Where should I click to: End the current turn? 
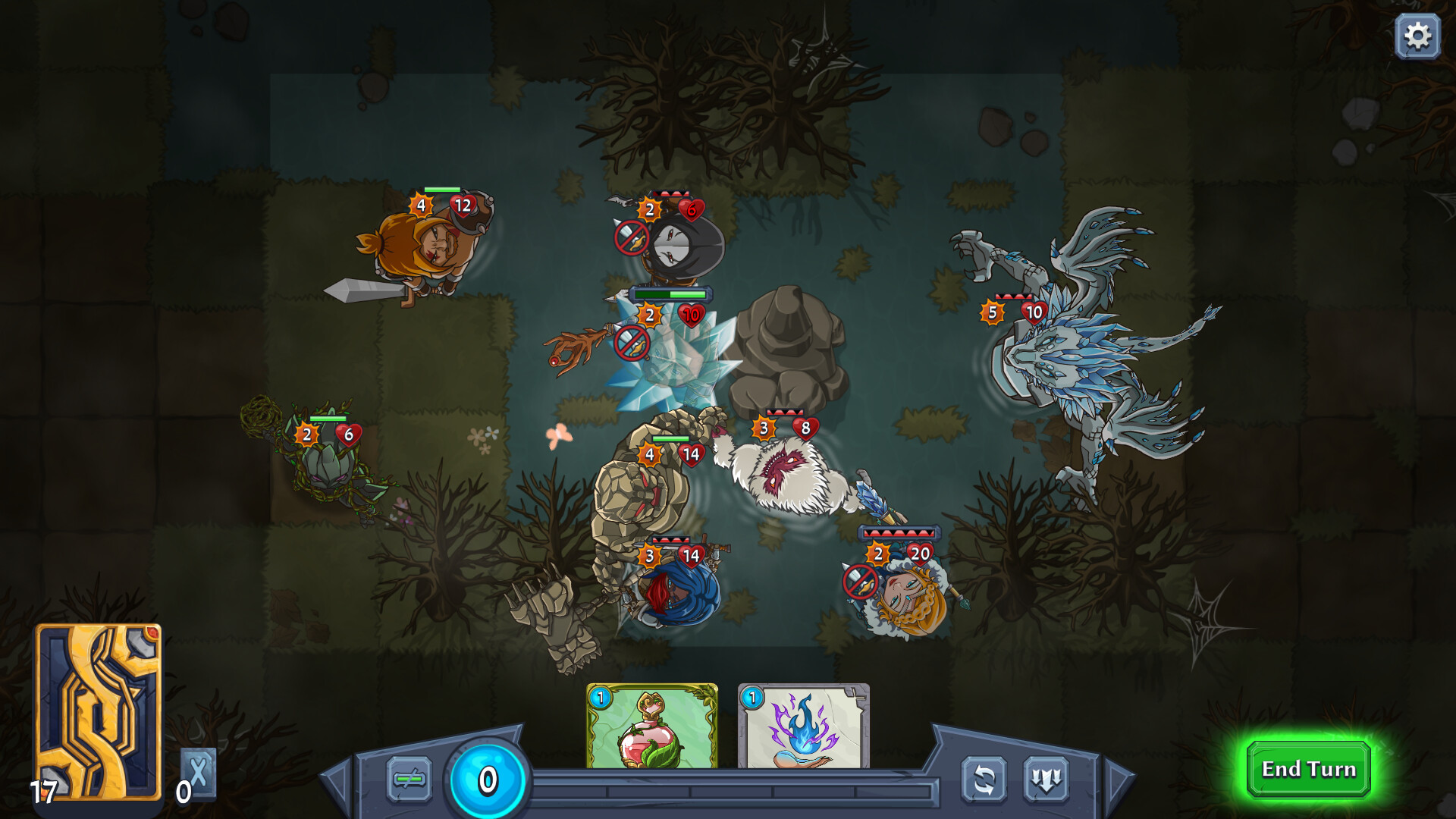pyautogui.click(x=1308, y=769)
